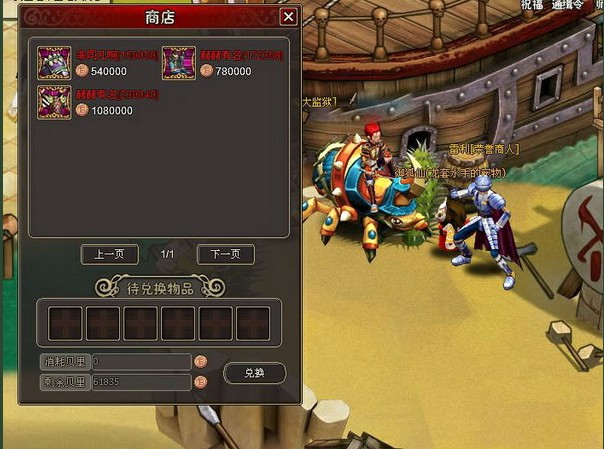Go to previous page with 上一页
This screenshot has height=449, width=604.
point(109,255)
